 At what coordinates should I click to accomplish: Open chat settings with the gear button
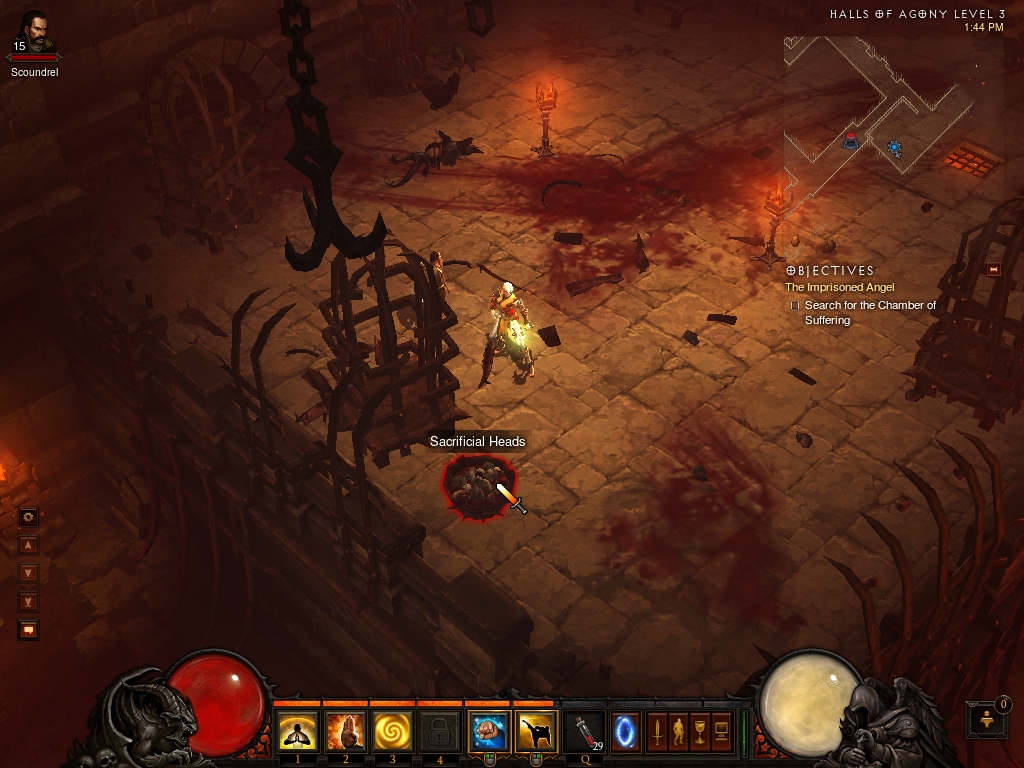click(x=28, y=517)
